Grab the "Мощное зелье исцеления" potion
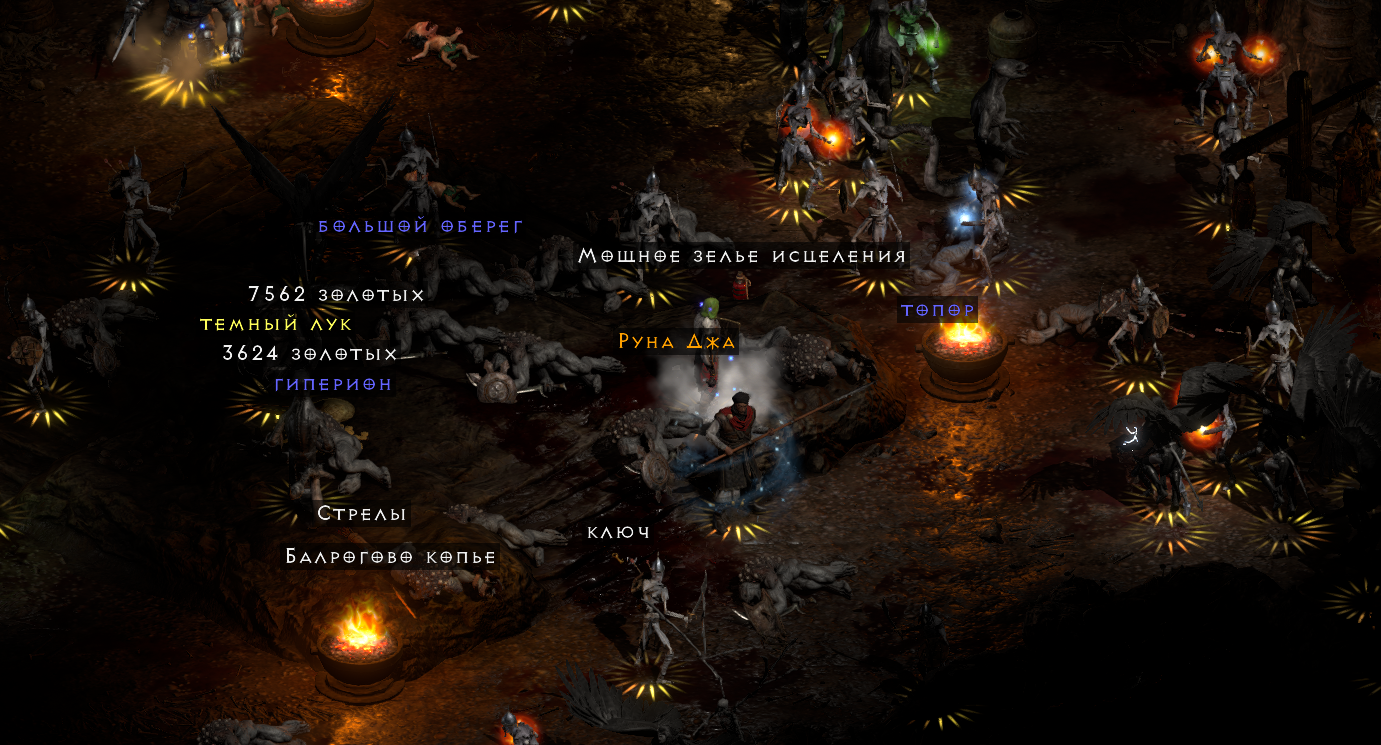The height and width of the screenshot is (745, 1381). click(x=744, y=256)
